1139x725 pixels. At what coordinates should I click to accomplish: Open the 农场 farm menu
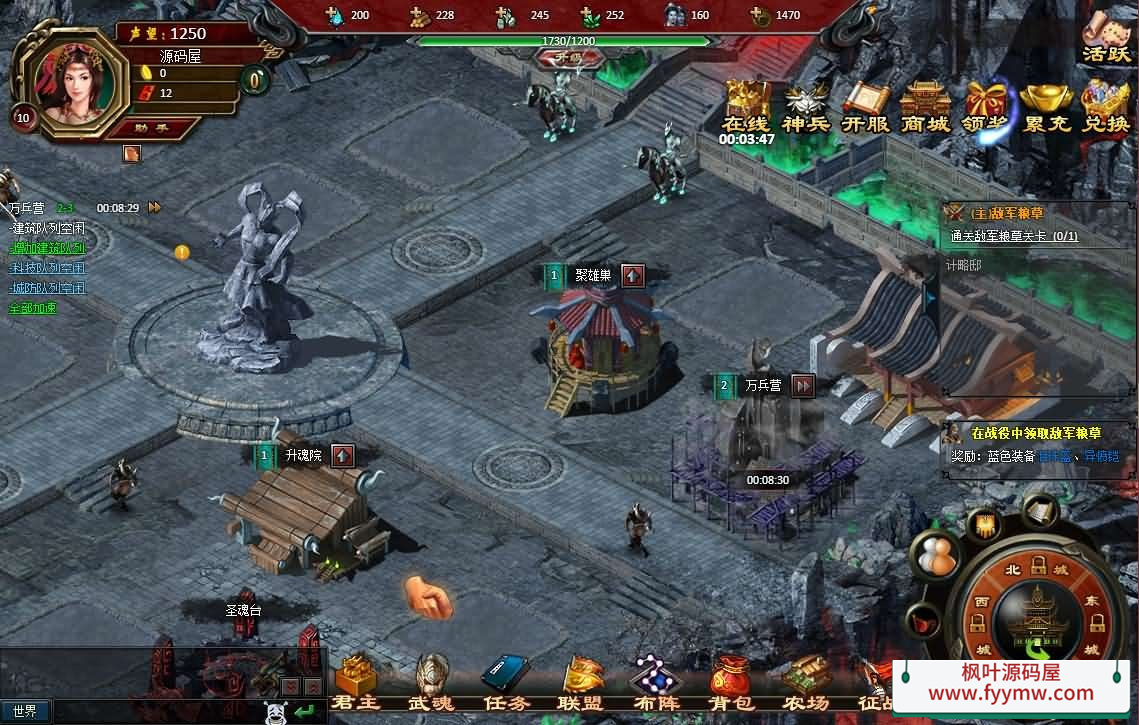[806, 683]
